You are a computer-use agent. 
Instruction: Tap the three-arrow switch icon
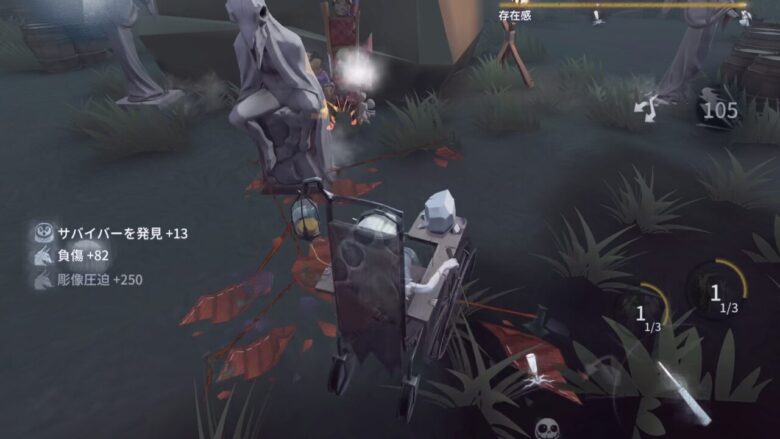click(x=647, y=106)
